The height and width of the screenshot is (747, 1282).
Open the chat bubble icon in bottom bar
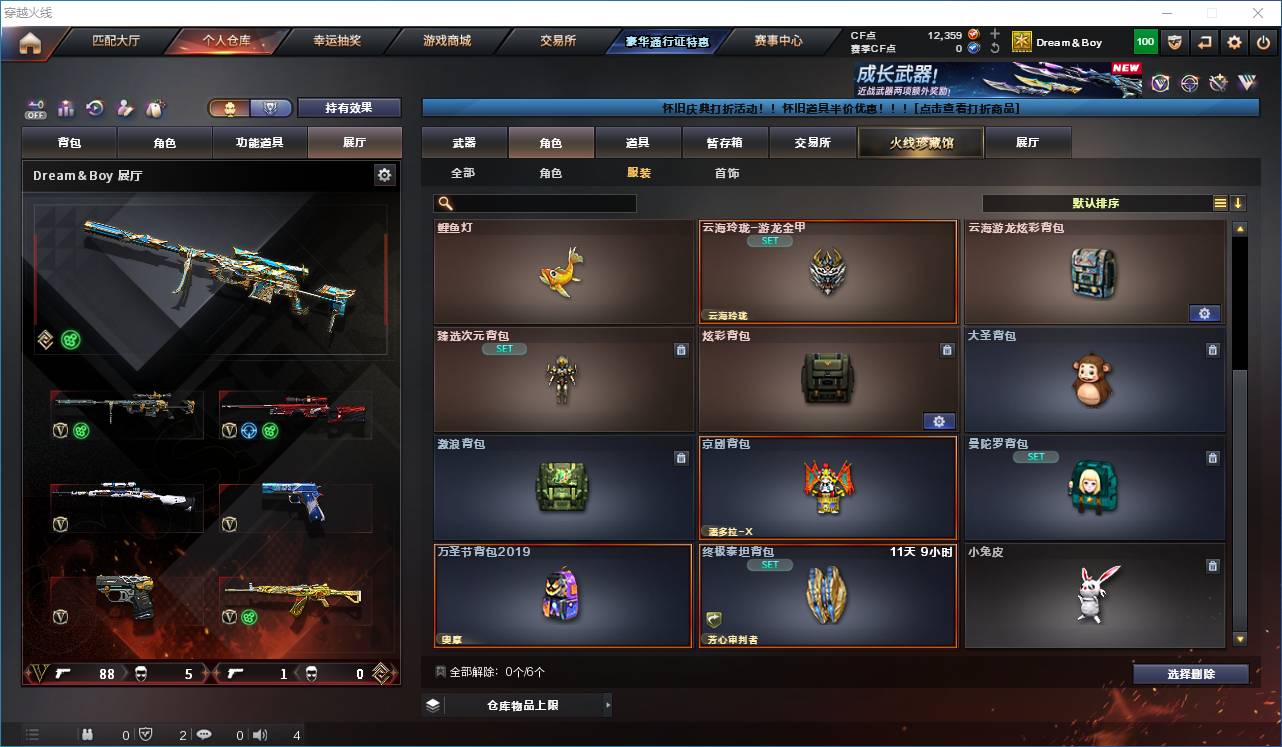[204, 735]
